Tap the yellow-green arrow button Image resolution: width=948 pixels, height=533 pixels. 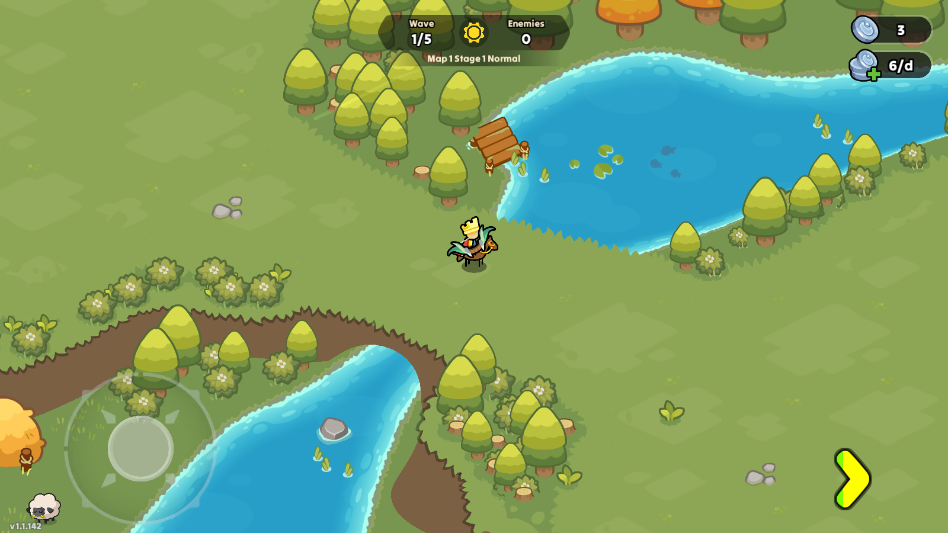851,479
